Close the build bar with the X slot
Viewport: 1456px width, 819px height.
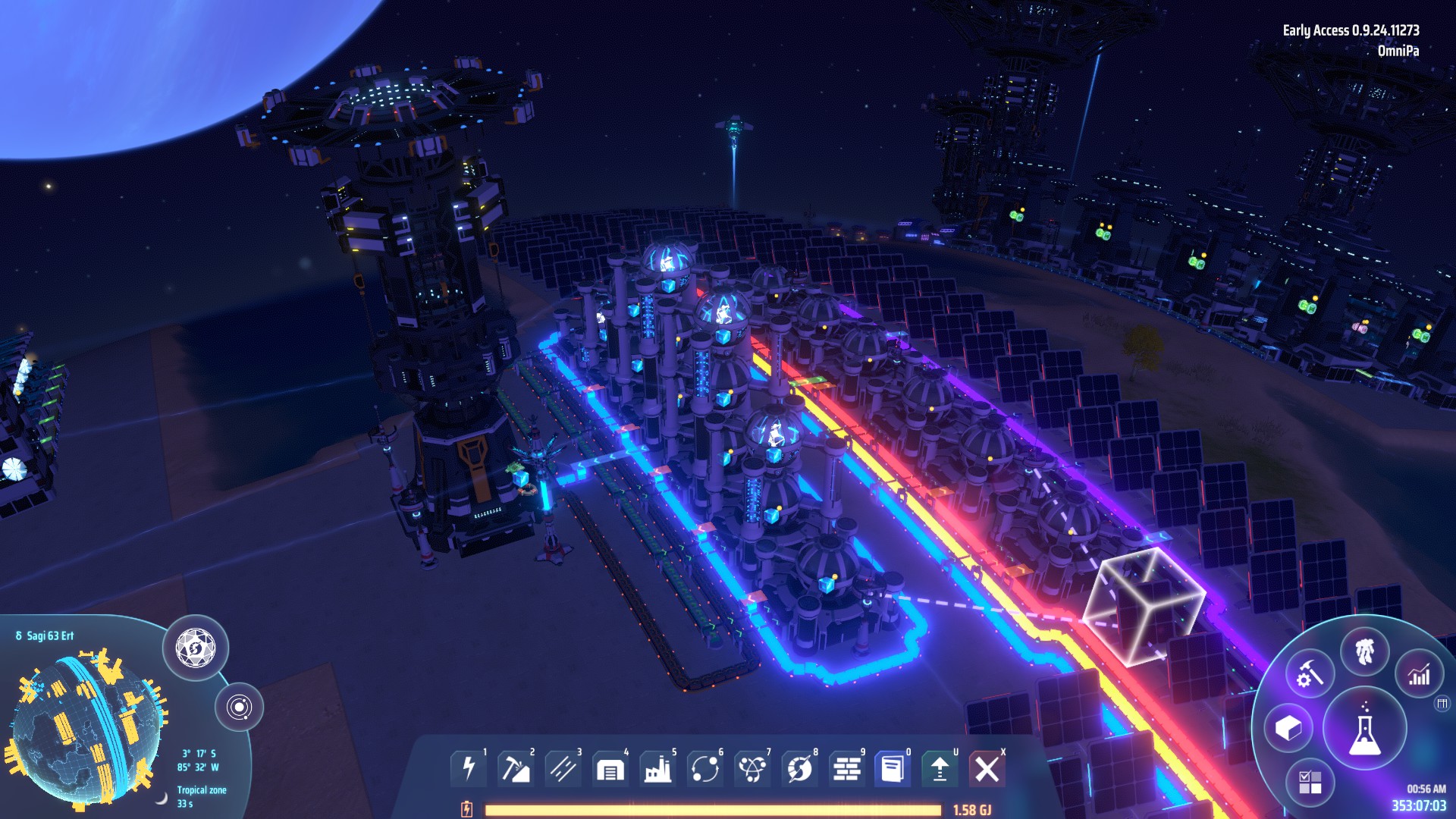[987, 768]
